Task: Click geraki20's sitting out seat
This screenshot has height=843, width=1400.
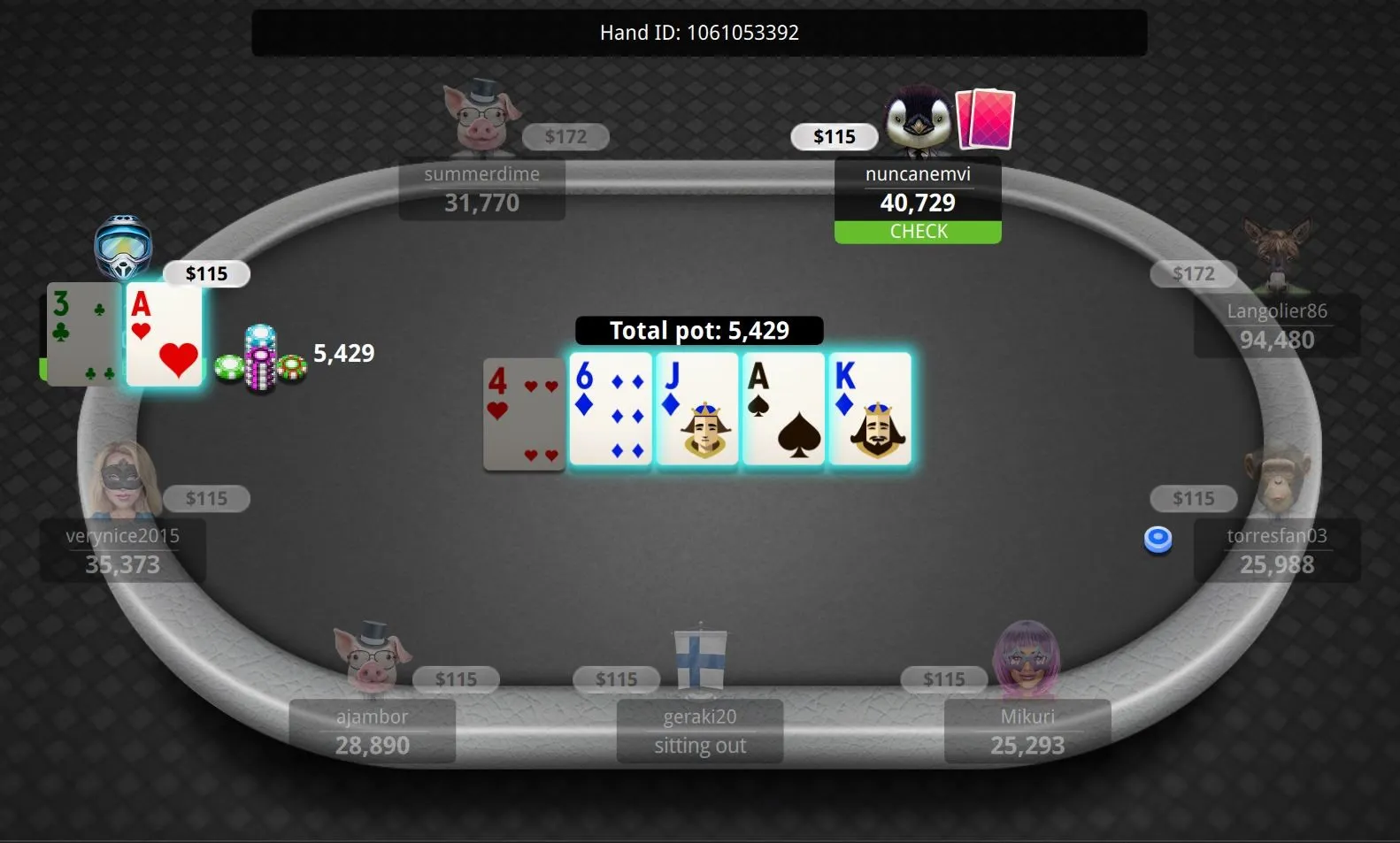Action: [x=699, y=731]
